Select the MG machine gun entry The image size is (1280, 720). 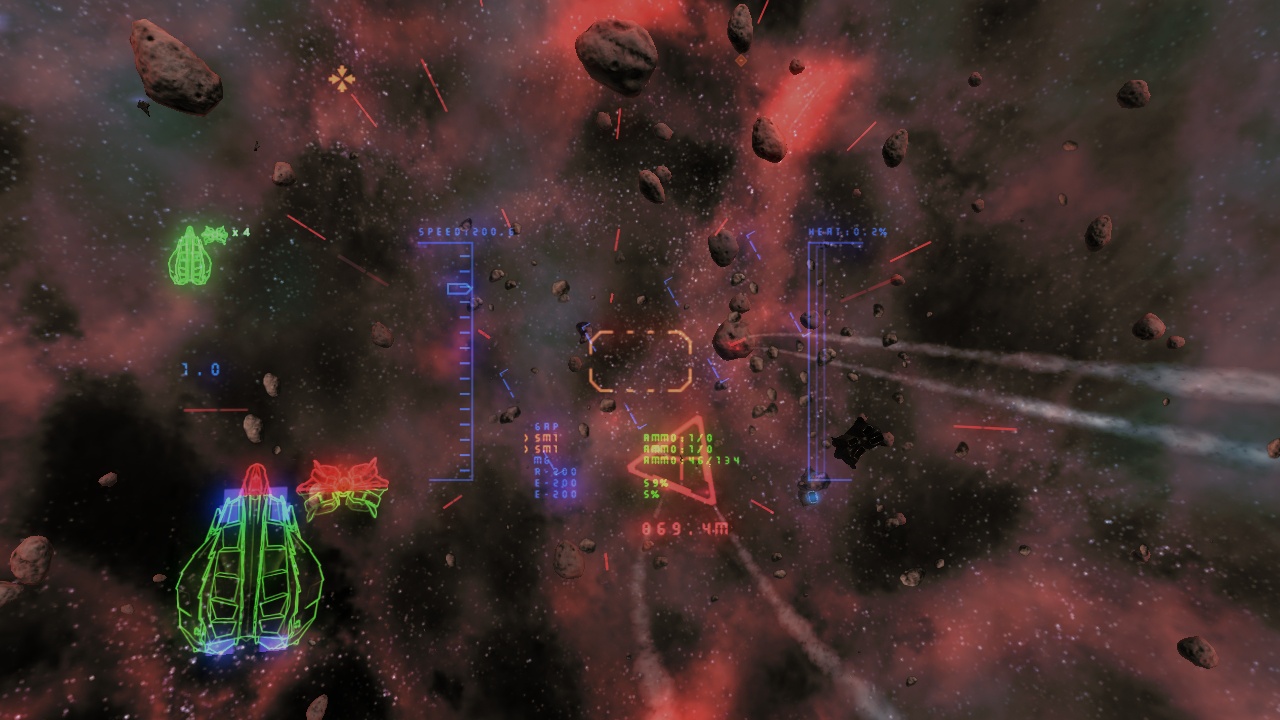click(540, 460)
